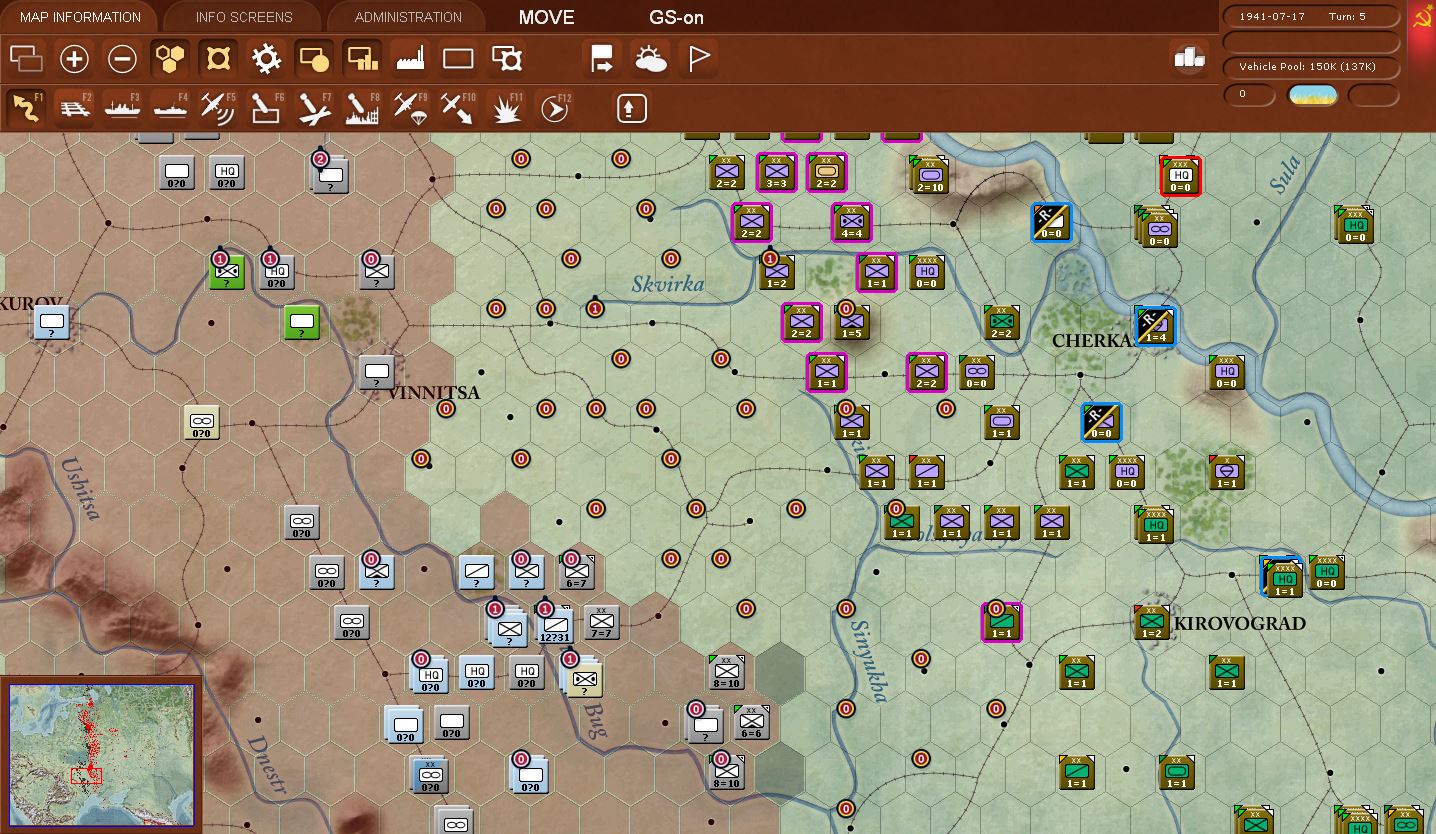Click the minimap in the bottom left corner
The height and width of the screenshot is (834, 1436).
pyautogui.click(x=102, y=751)
